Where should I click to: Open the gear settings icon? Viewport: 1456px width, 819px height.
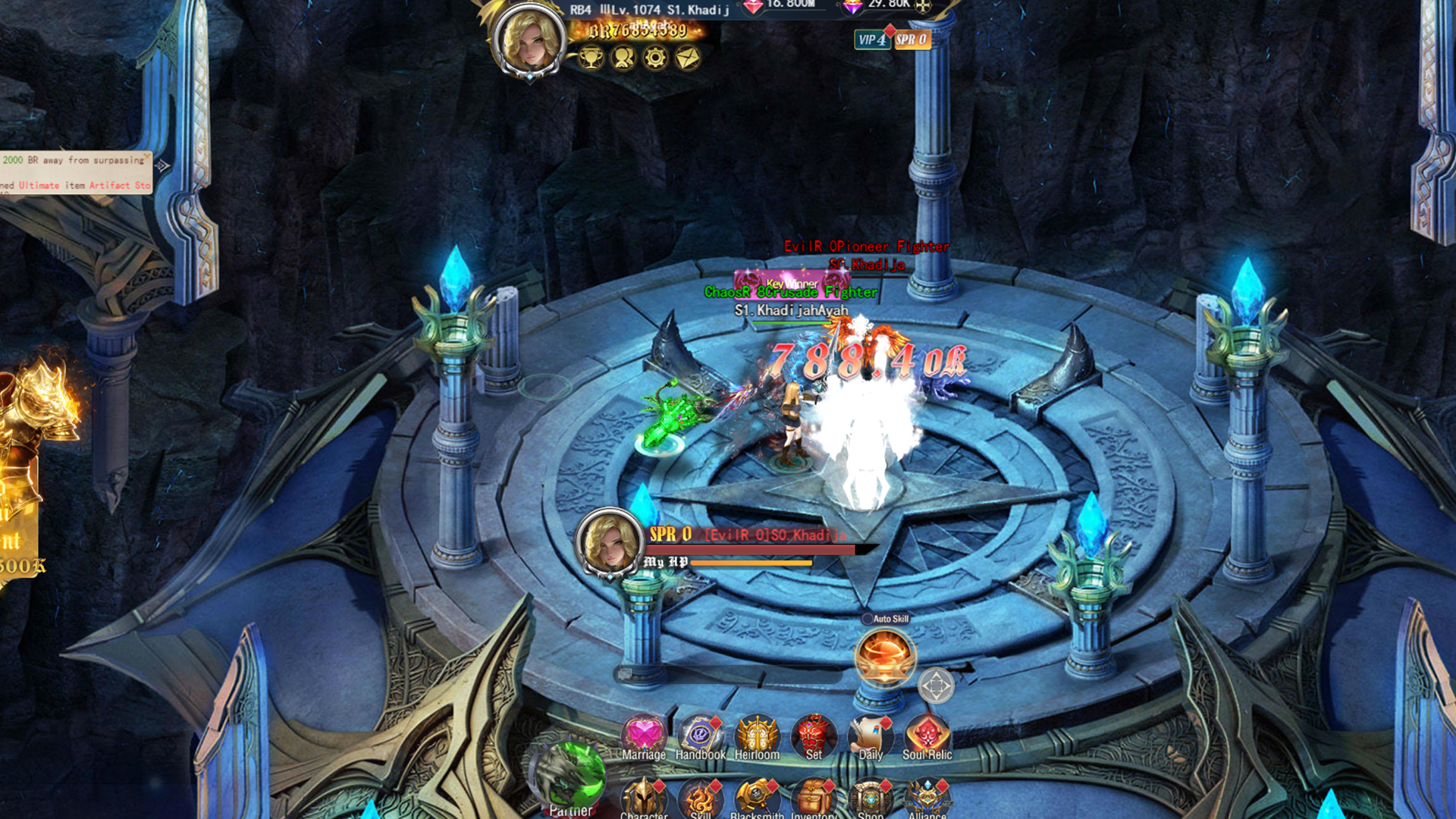[655, 58]
